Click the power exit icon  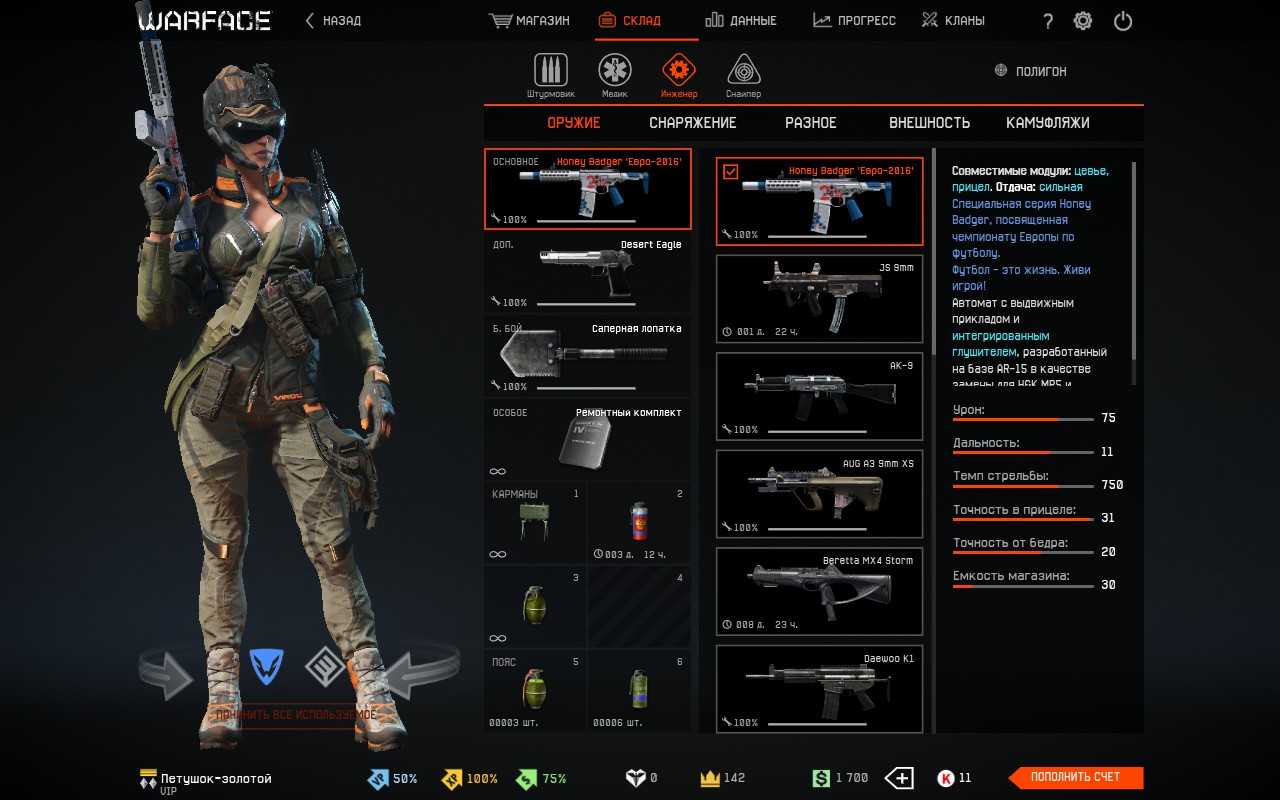tap(1123, 21)
